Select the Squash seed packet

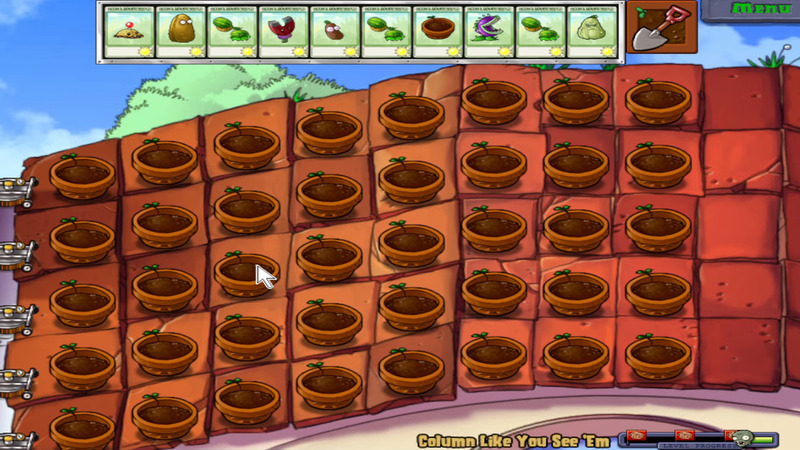tap(590, 32)
